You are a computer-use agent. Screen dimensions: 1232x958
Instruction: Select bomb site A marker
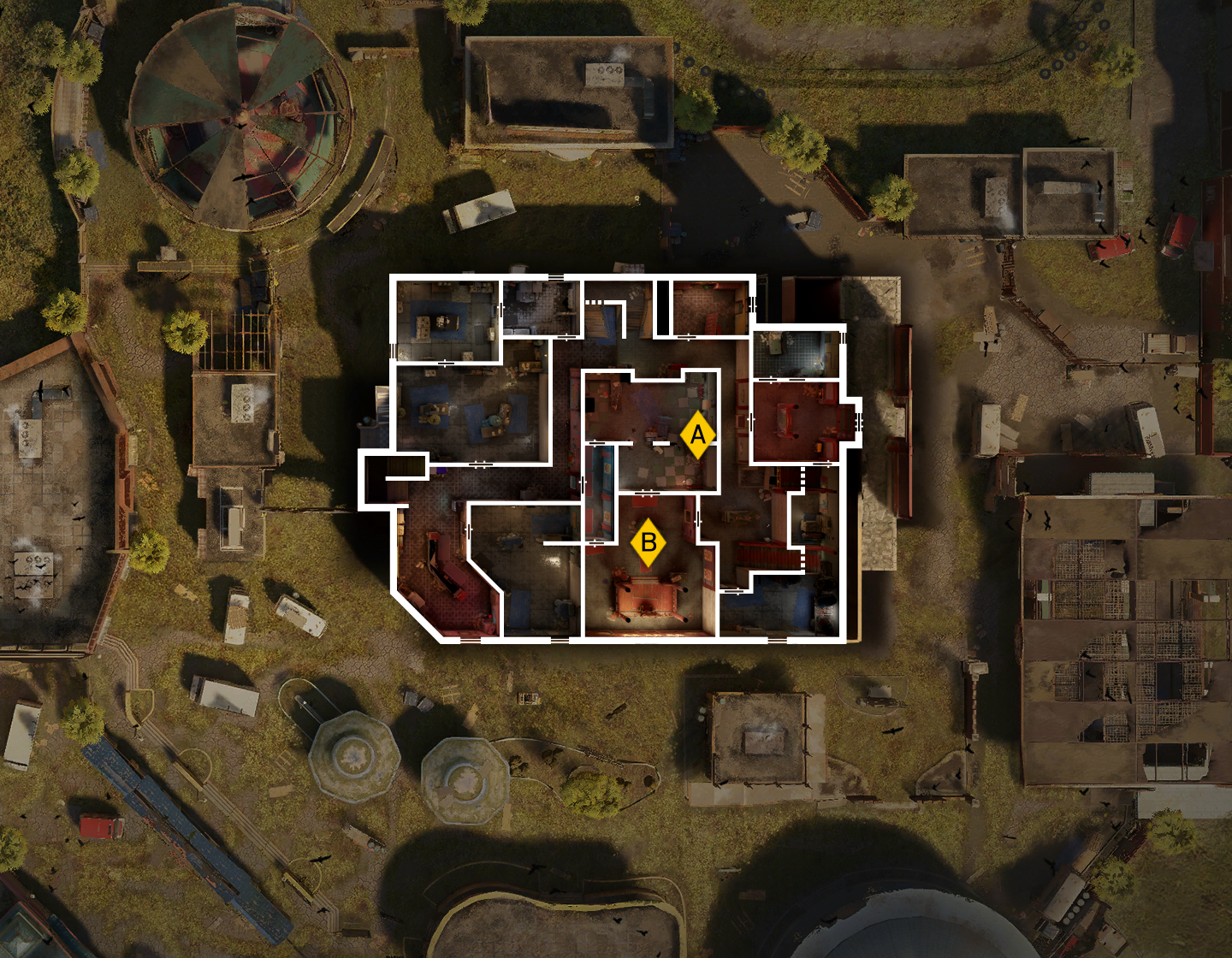(698, 435)
